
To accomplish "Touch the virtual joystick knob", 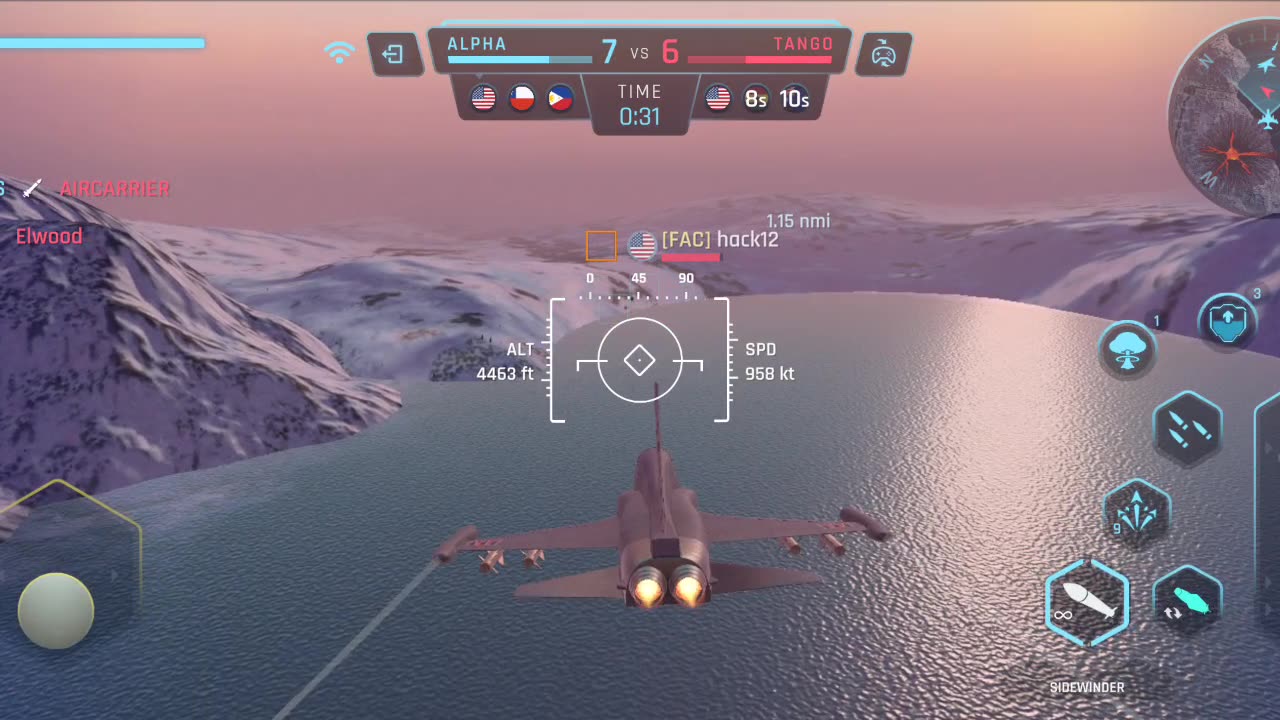I will 56,610.
